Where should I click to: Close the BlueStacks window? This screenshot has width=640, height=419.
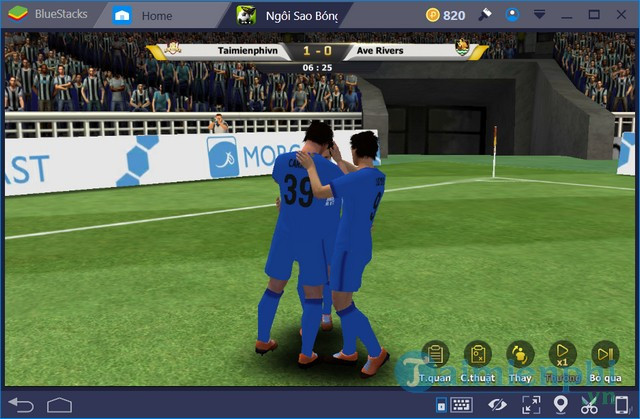(622, 15)
